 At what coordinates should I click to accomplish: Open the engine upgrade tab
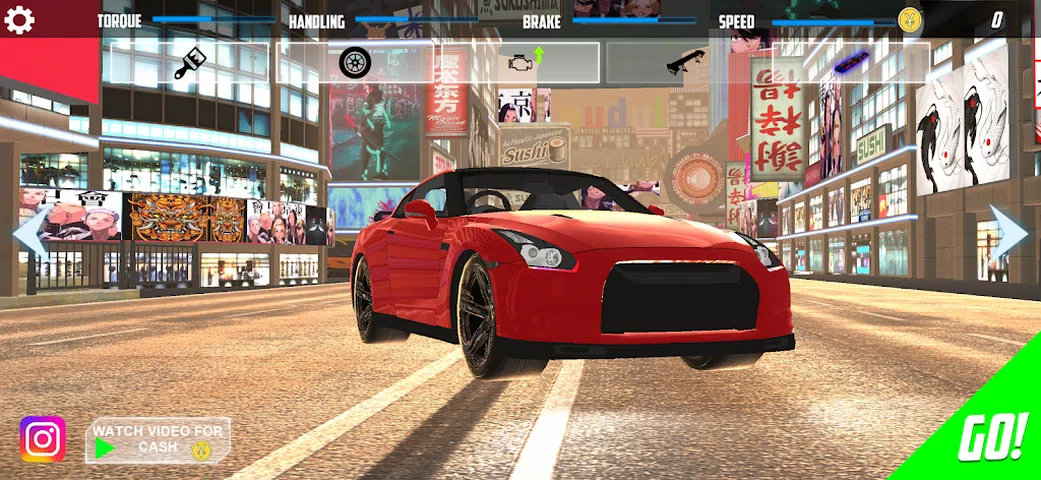pyautogui.click(x=520, y=62)
